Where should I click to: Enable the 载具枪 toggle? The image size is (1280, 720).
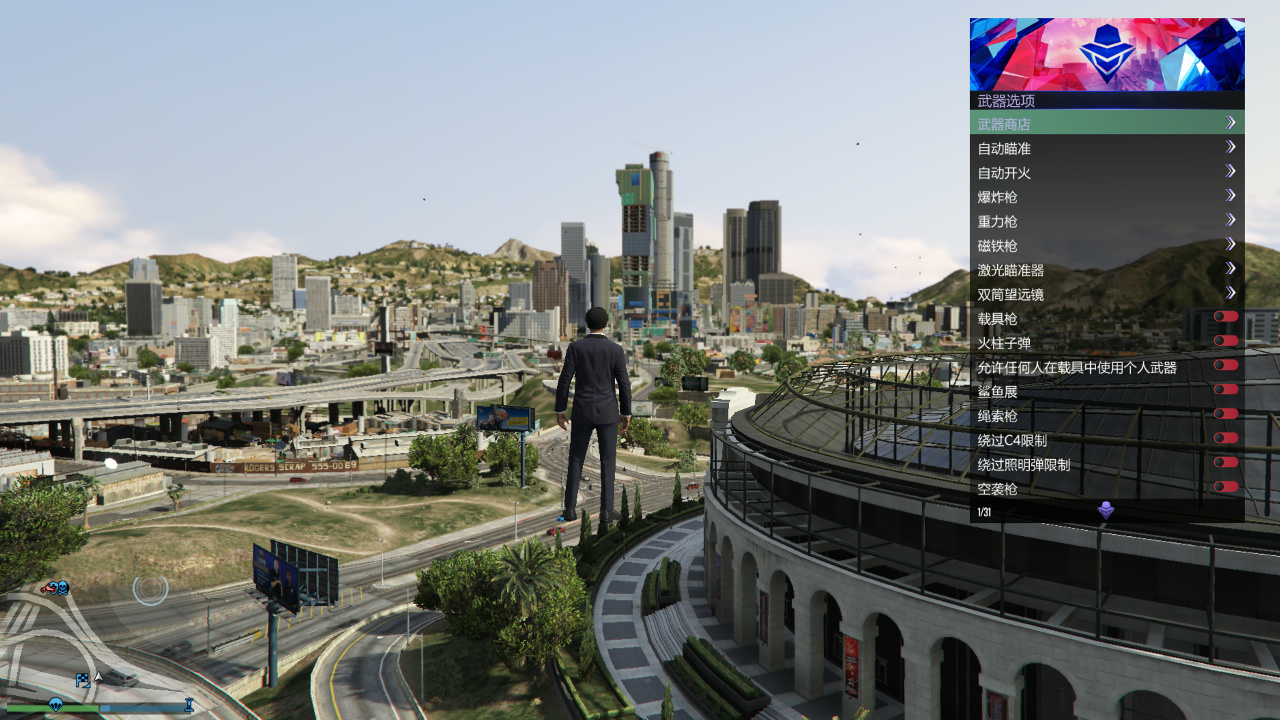point(1224,316)
